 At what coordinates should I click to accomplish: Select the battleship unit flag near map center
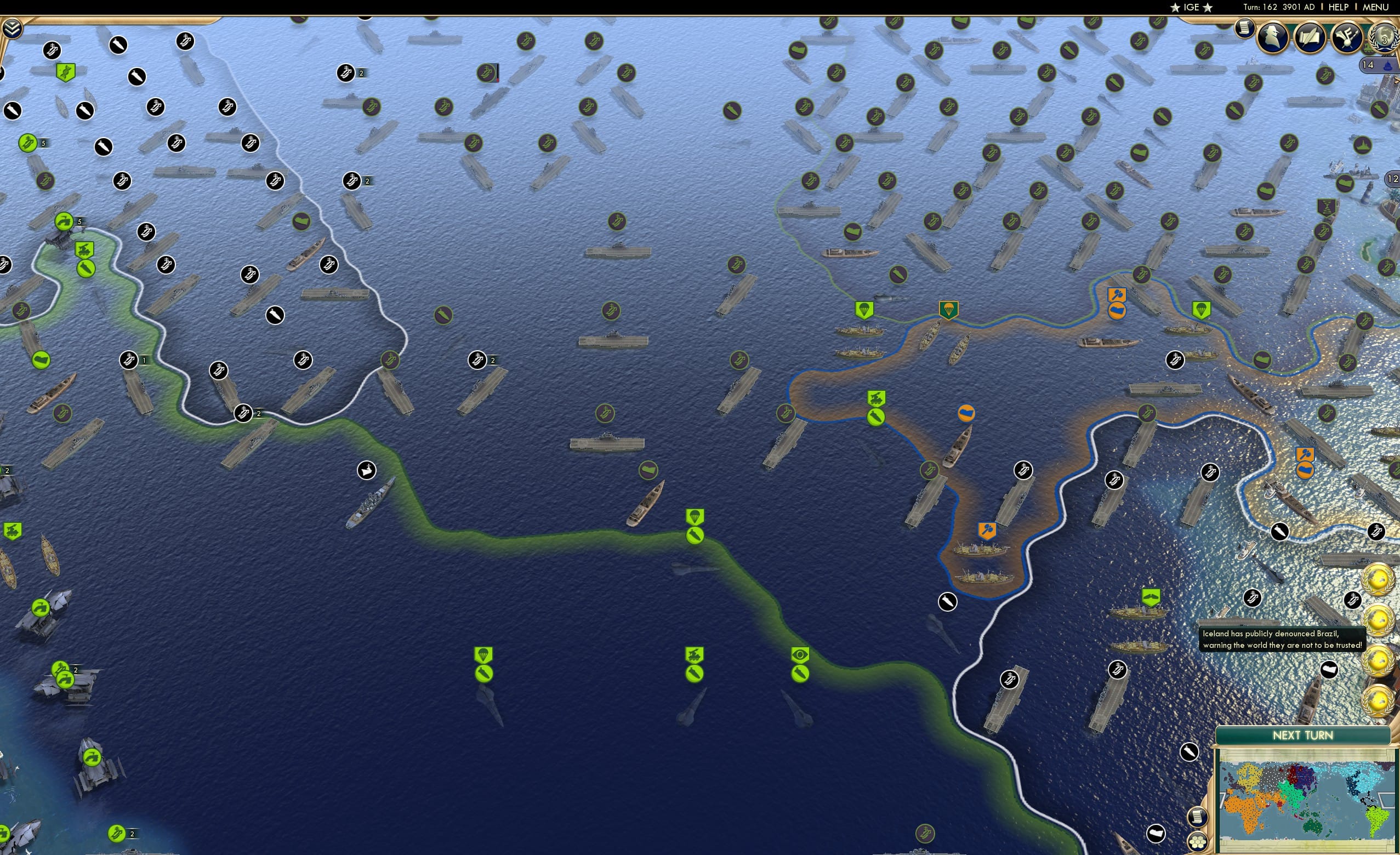[368, 470]
